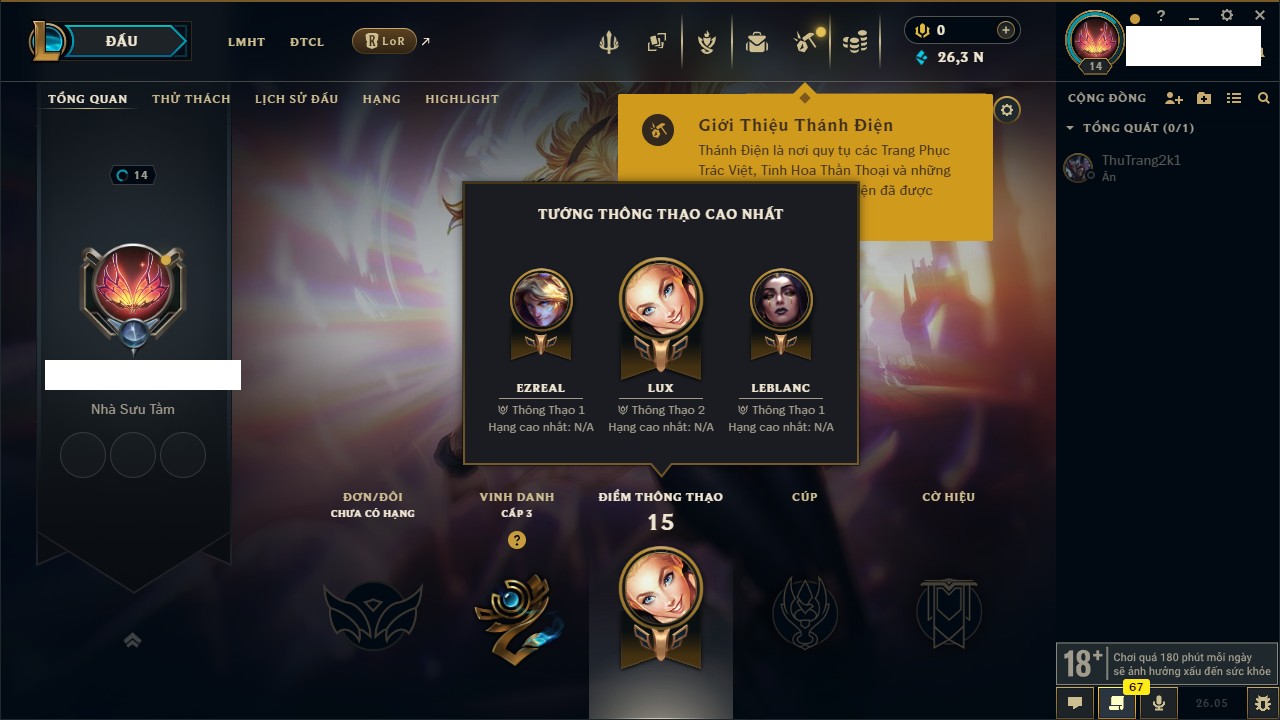
Task: Select the Ezreal mastery portrait
Action: tap(541, 300)
